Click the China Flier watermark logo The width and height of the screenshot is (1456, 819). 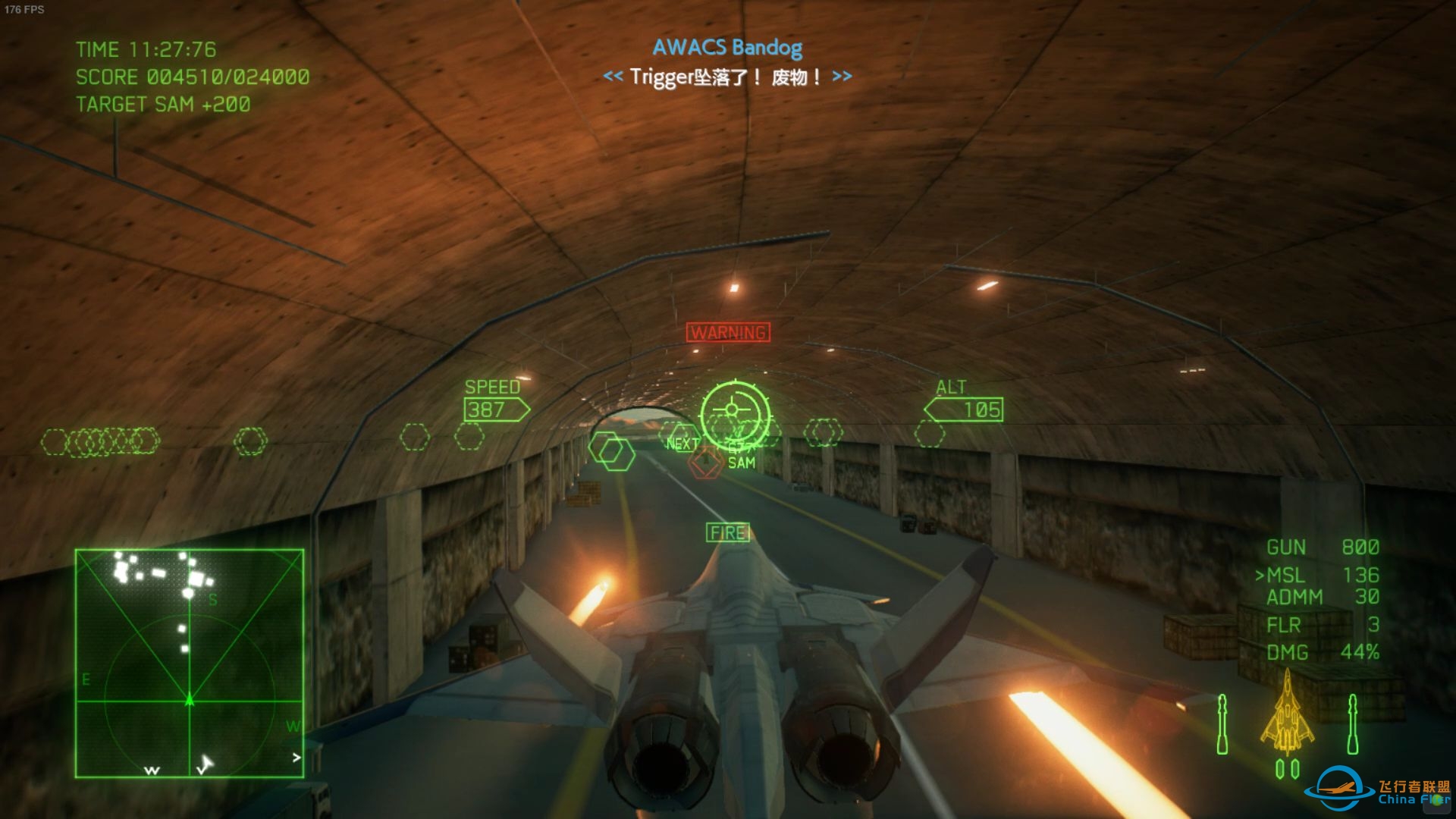click(x=1377, y=792)
